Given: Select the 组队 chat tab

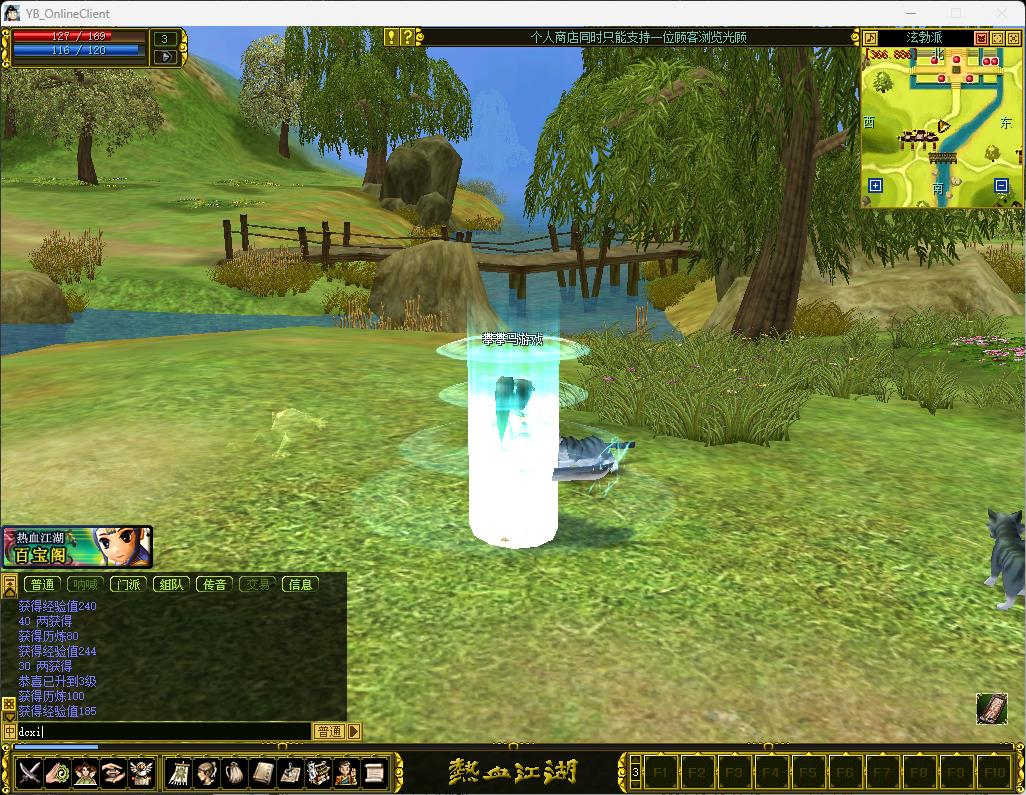Looking at the screenshot, I should click(x=171, y=584).
